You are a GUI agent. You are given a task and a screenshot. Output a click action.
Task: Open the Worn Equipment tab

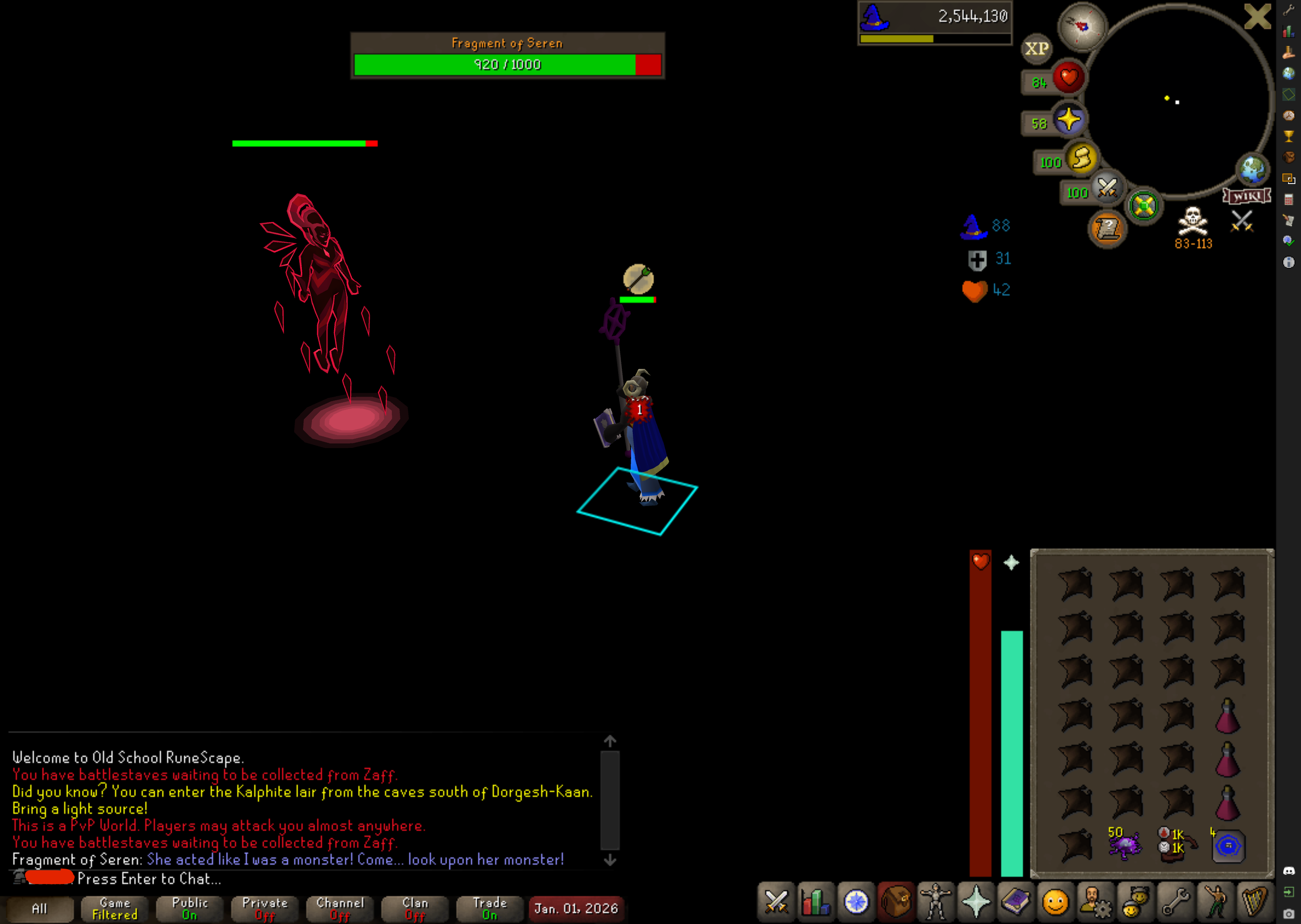pos(935,902)
